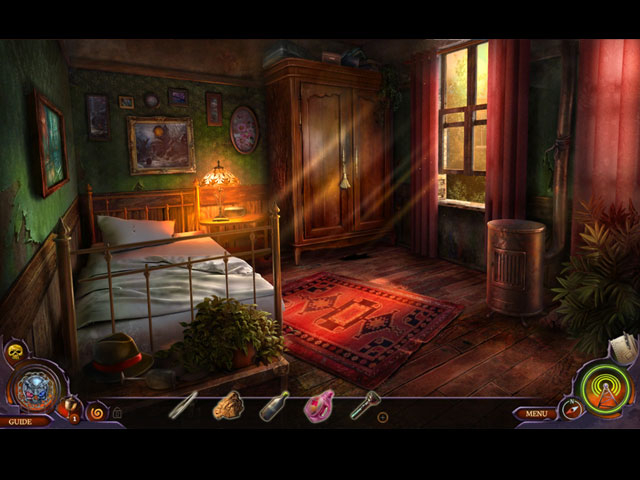
Task: Select the flashlight in the inventory
Action: click(x=365, y=404)
